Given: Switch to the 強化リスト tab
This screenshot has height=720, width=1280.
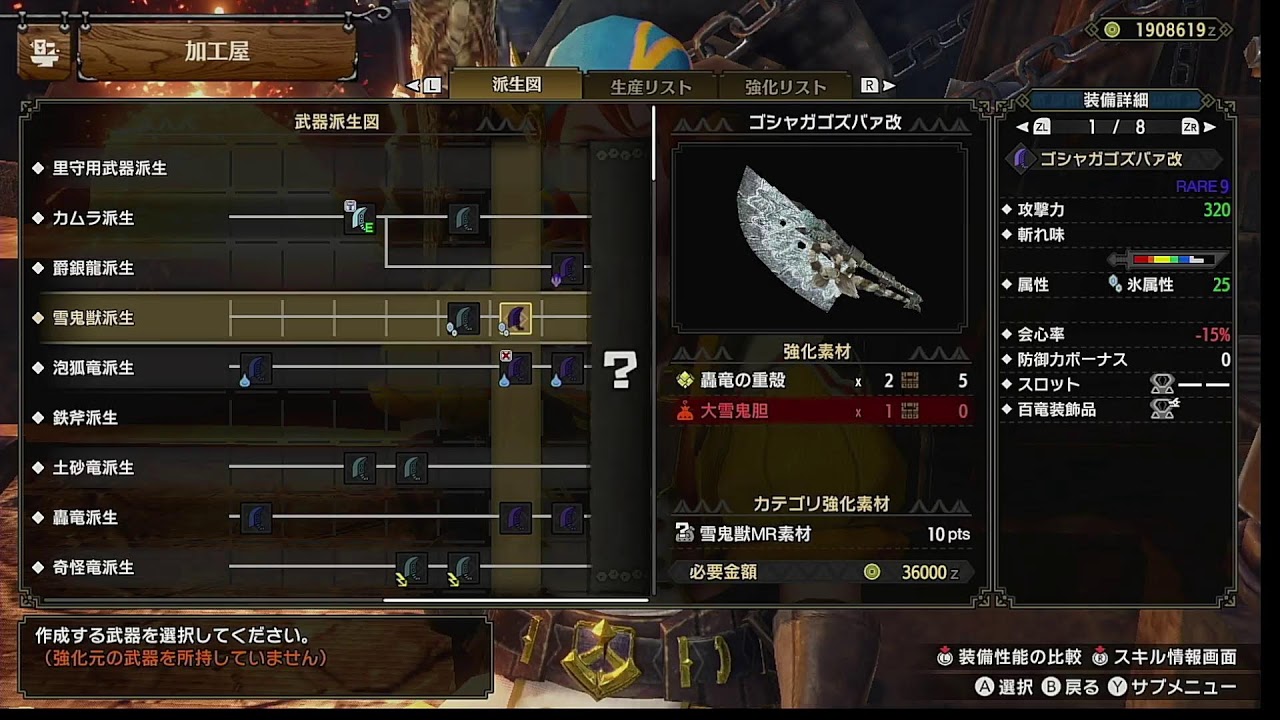Looking at the screenshot, I should (786, 87).
